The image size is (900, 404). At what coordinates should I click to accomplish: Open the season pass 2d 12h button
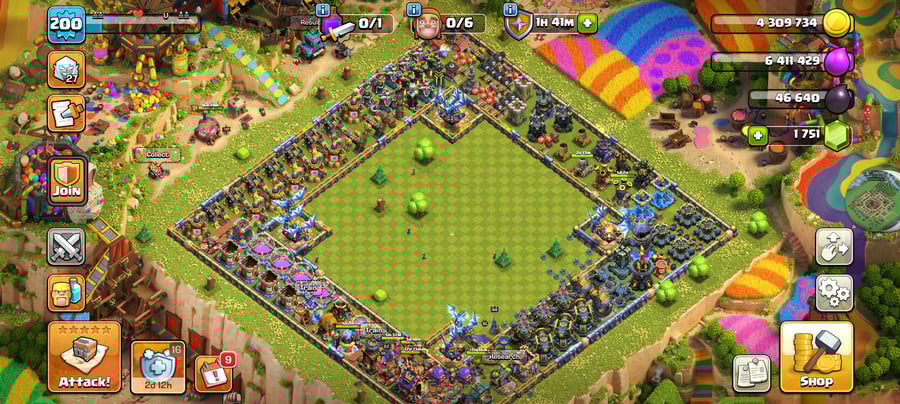[x=158, y=367]
